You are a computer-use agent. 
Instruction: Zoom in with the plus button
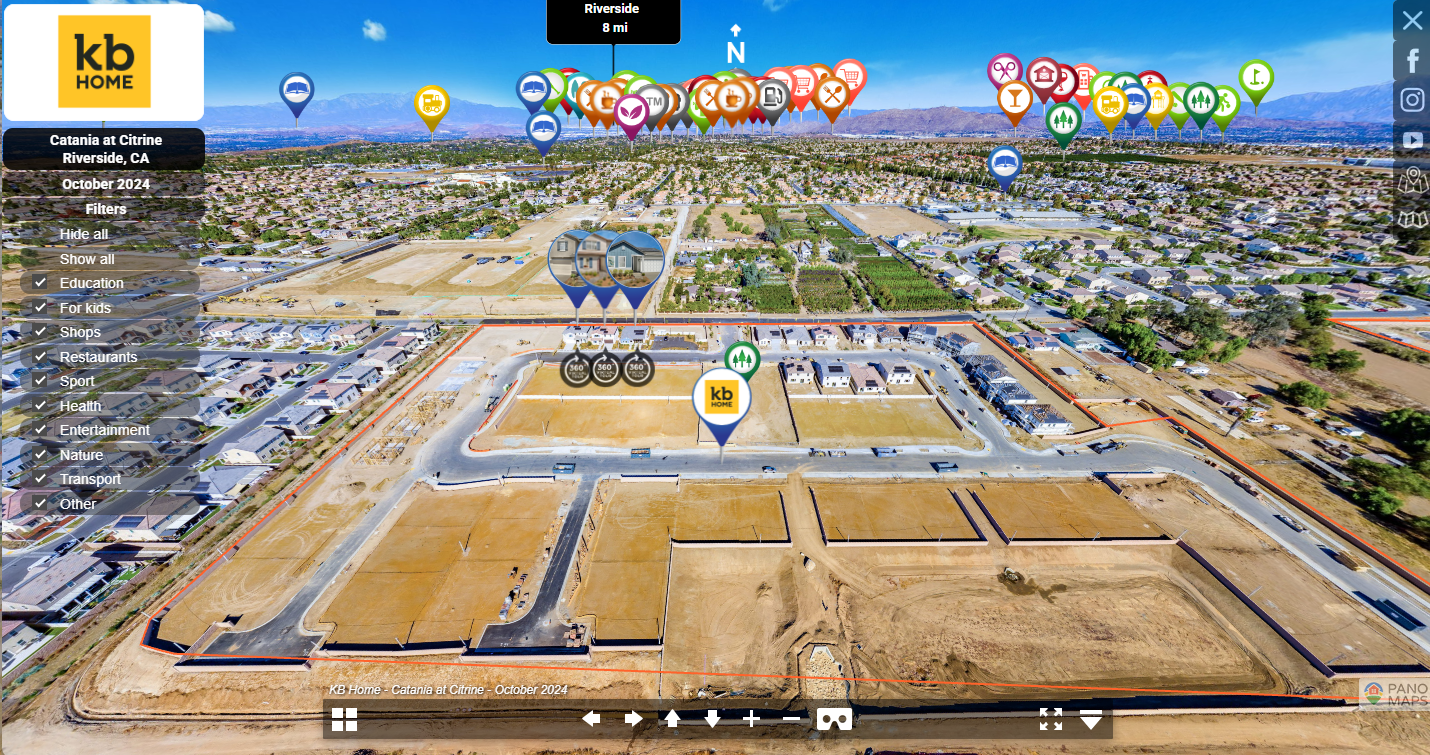(x=752, y=719)
